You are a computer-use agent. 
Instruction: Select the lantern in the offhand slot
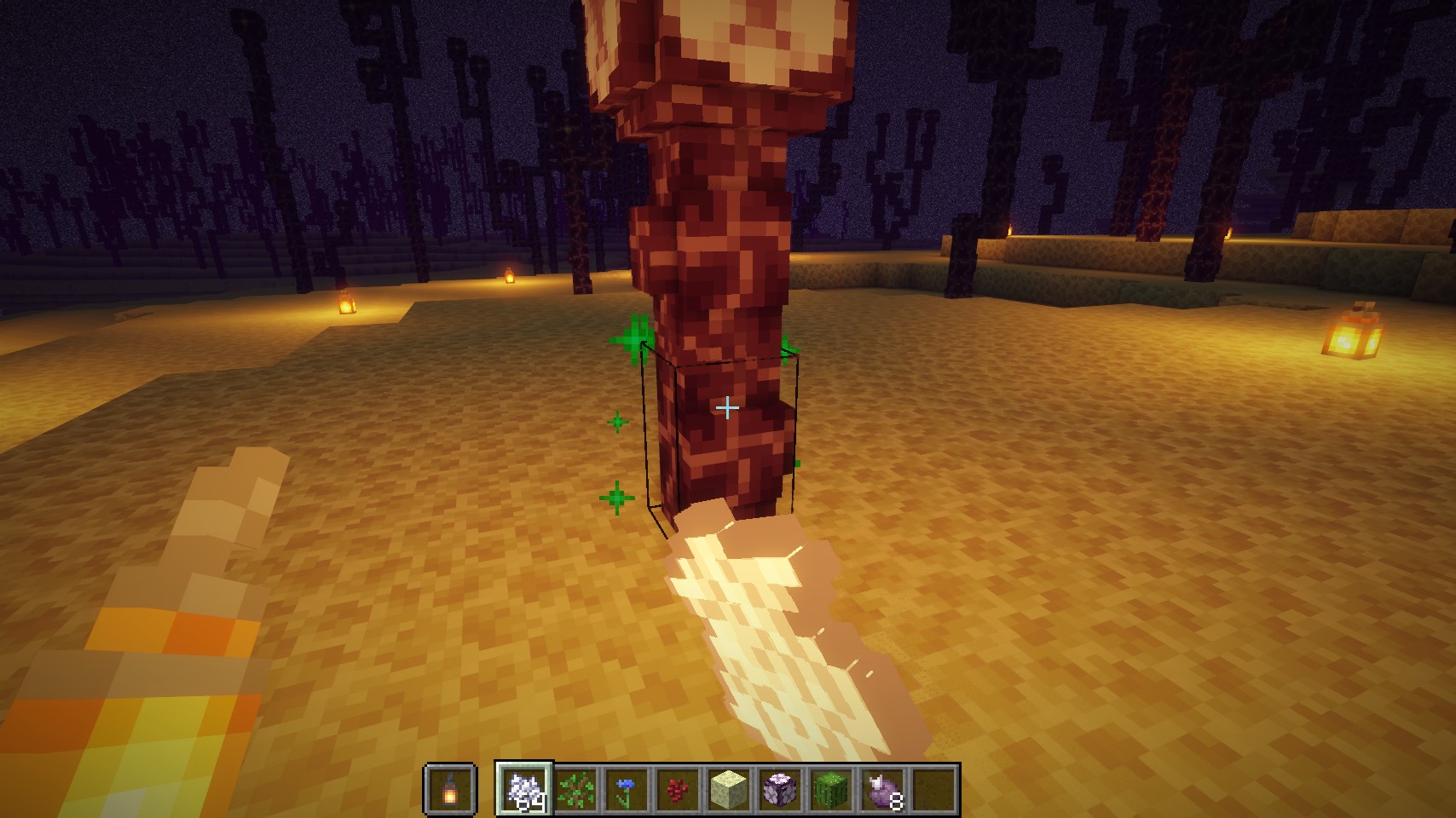point(449,788)
